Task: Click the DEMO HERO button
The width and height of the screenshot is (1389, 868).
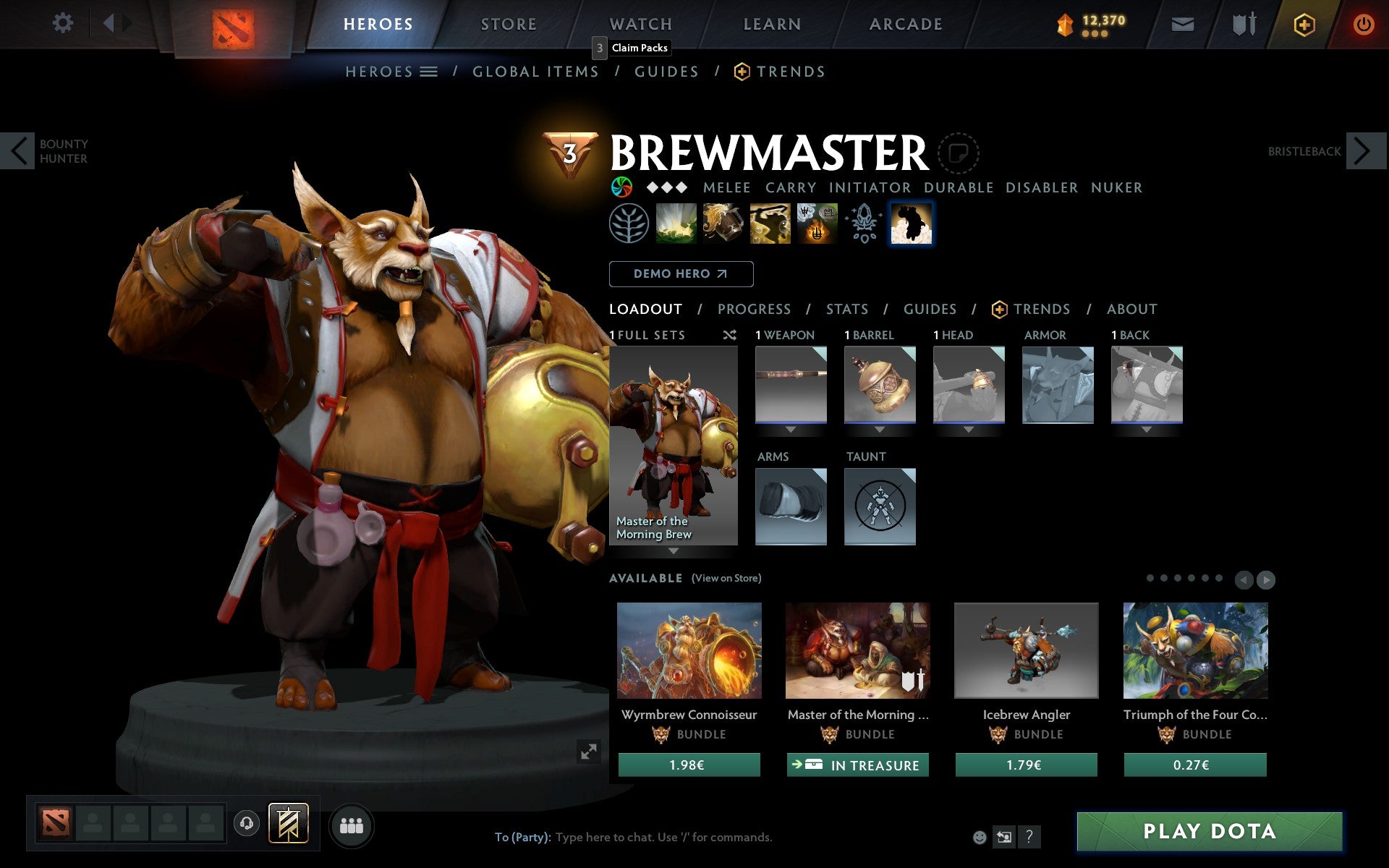Action: [681, 274]
